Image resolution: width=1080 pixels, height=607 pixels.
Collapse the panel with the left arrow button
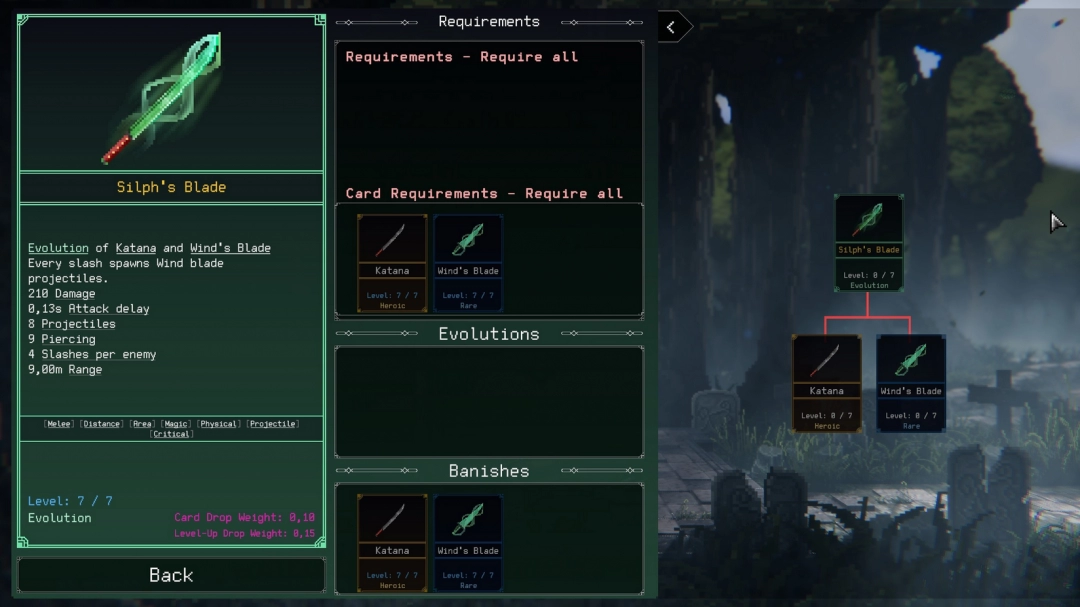[672, 27]
